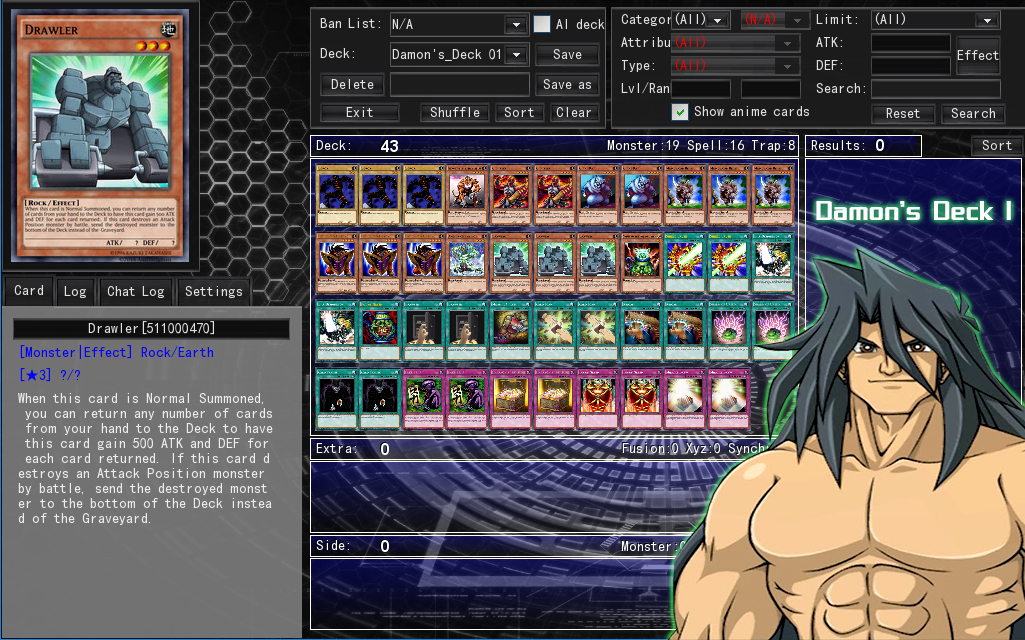Clear all cards from deck
The height and width of the screenshot is (640, 1025).
(x=574, y=112)
